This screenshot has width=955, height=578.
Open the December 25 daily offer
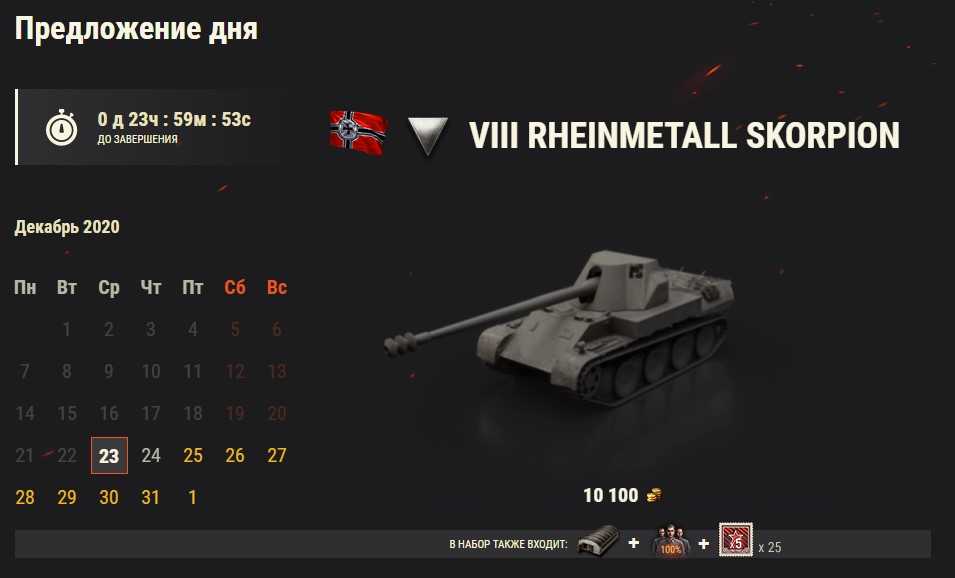click(x=193, y=456)
